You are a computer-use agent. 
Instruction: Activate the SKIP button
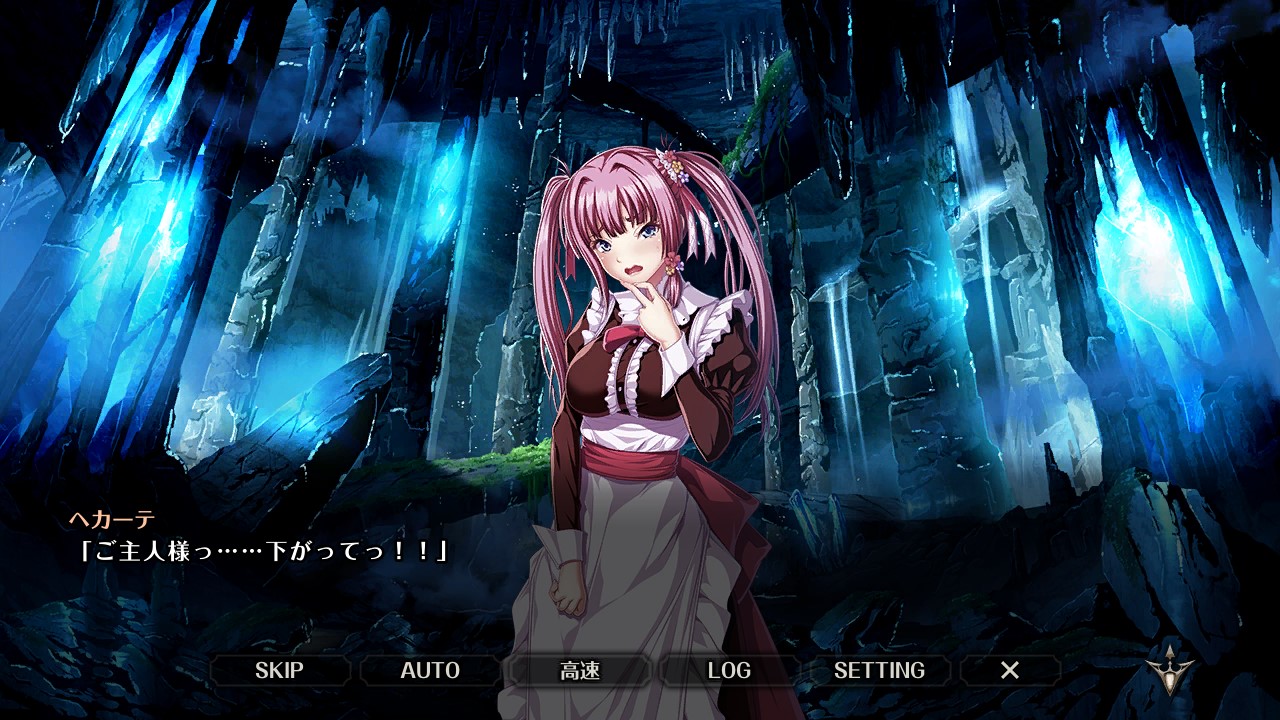point(279,670)
